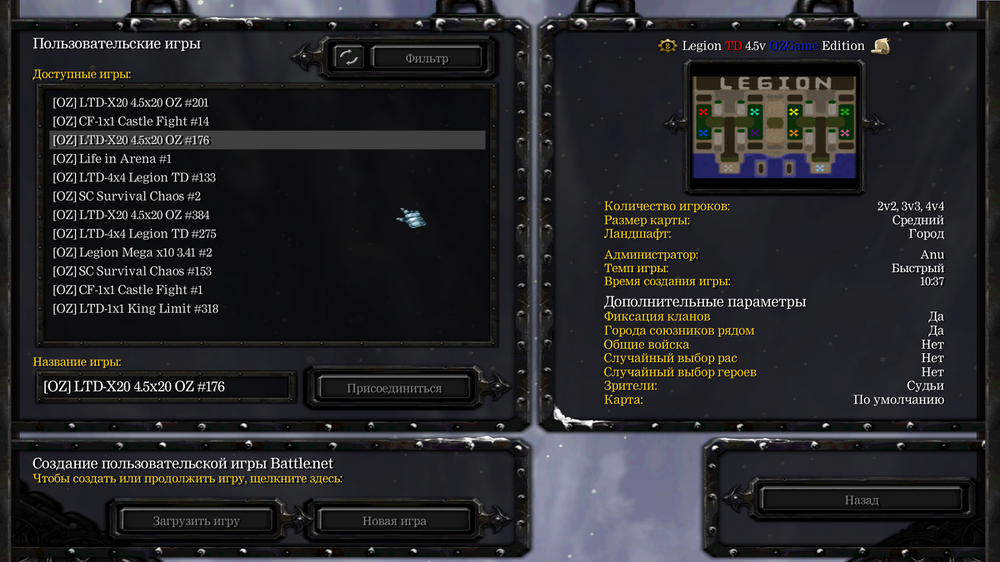This screenshot has height=562, width=1000.
Task: Join game with Присоединиться button
Action: (x=394, y=388)
